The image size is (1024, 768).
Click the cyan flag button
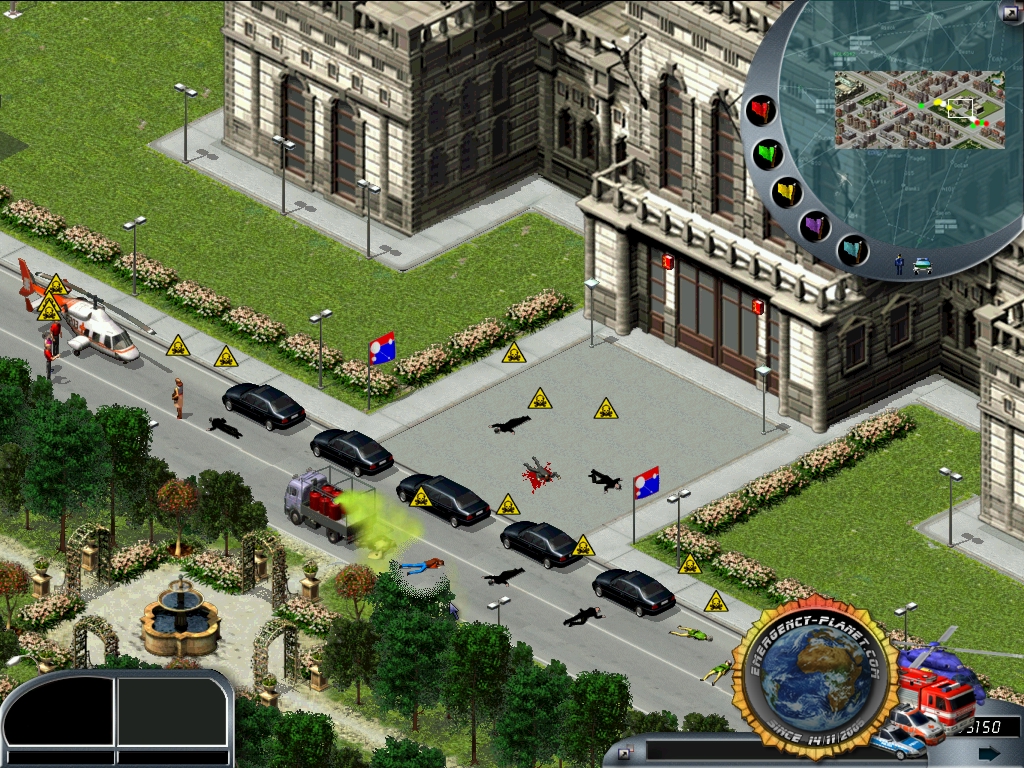pyautogui.click(x=852, y=249)
